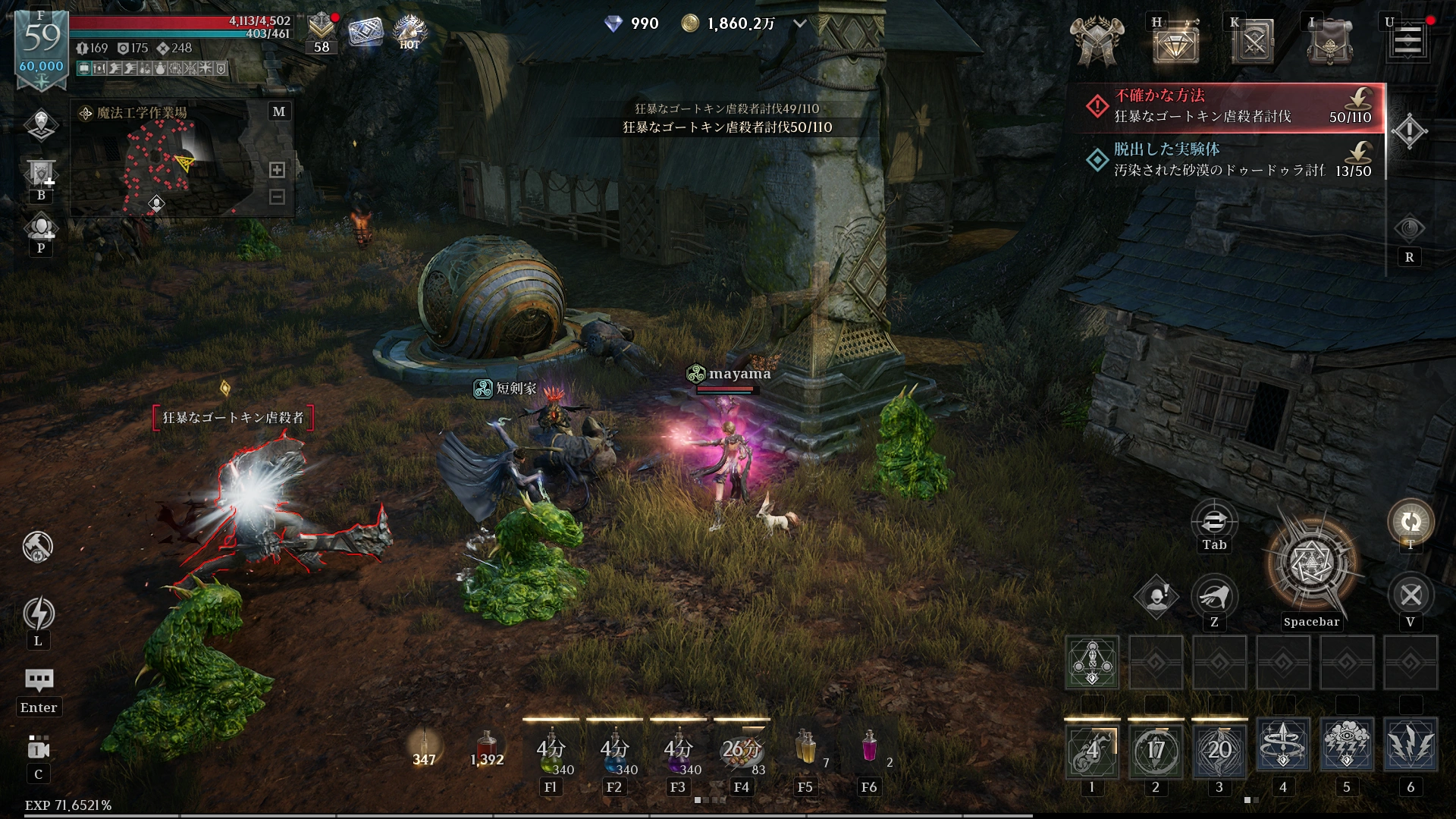The height and width of the screenshot is (819, 1456).
Task: Open the HOT event icon
Action: (x=409, y=32)
